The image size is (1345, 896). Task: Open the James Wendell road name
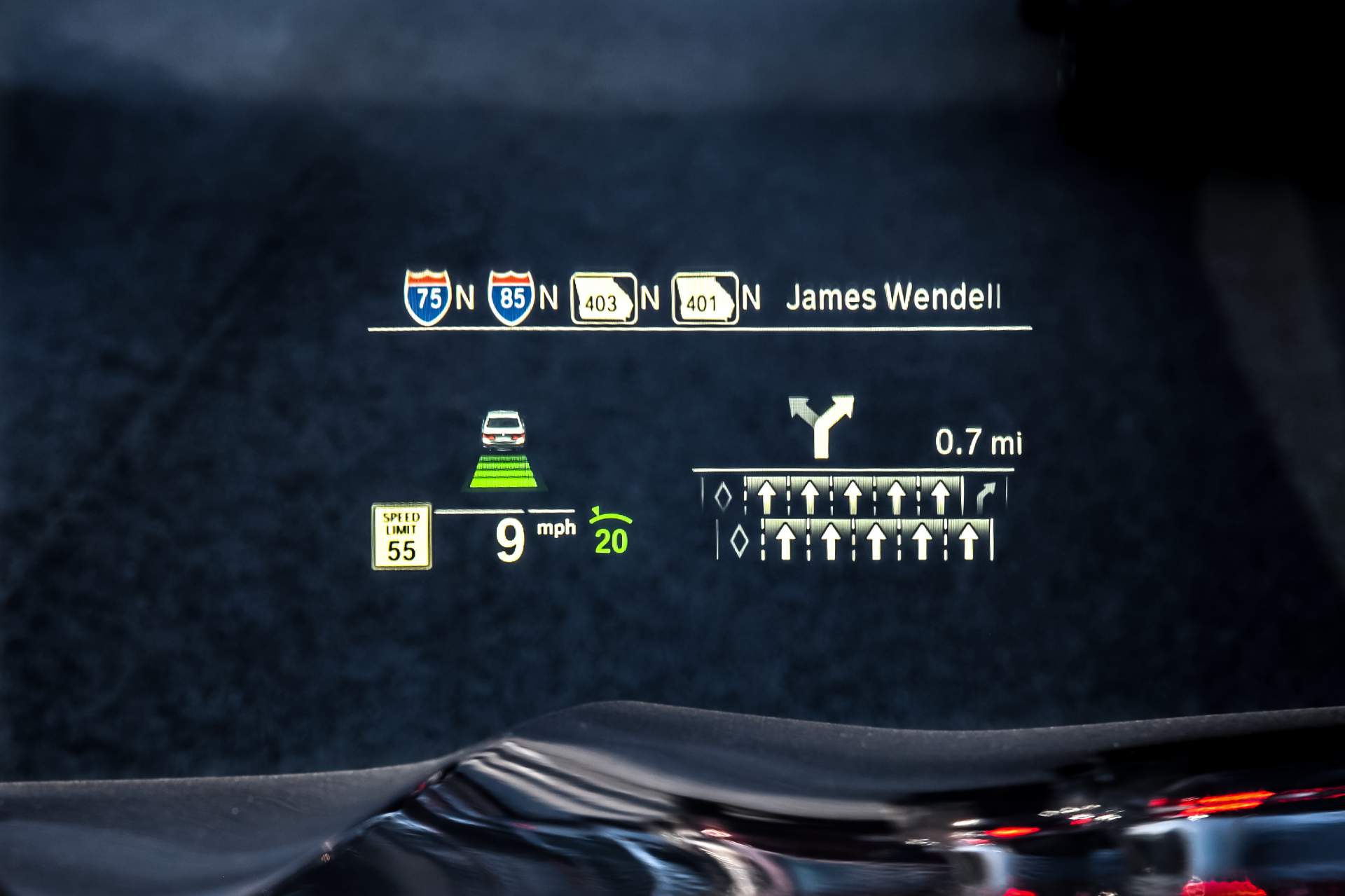pyautogui.click(x=892, y=298)
